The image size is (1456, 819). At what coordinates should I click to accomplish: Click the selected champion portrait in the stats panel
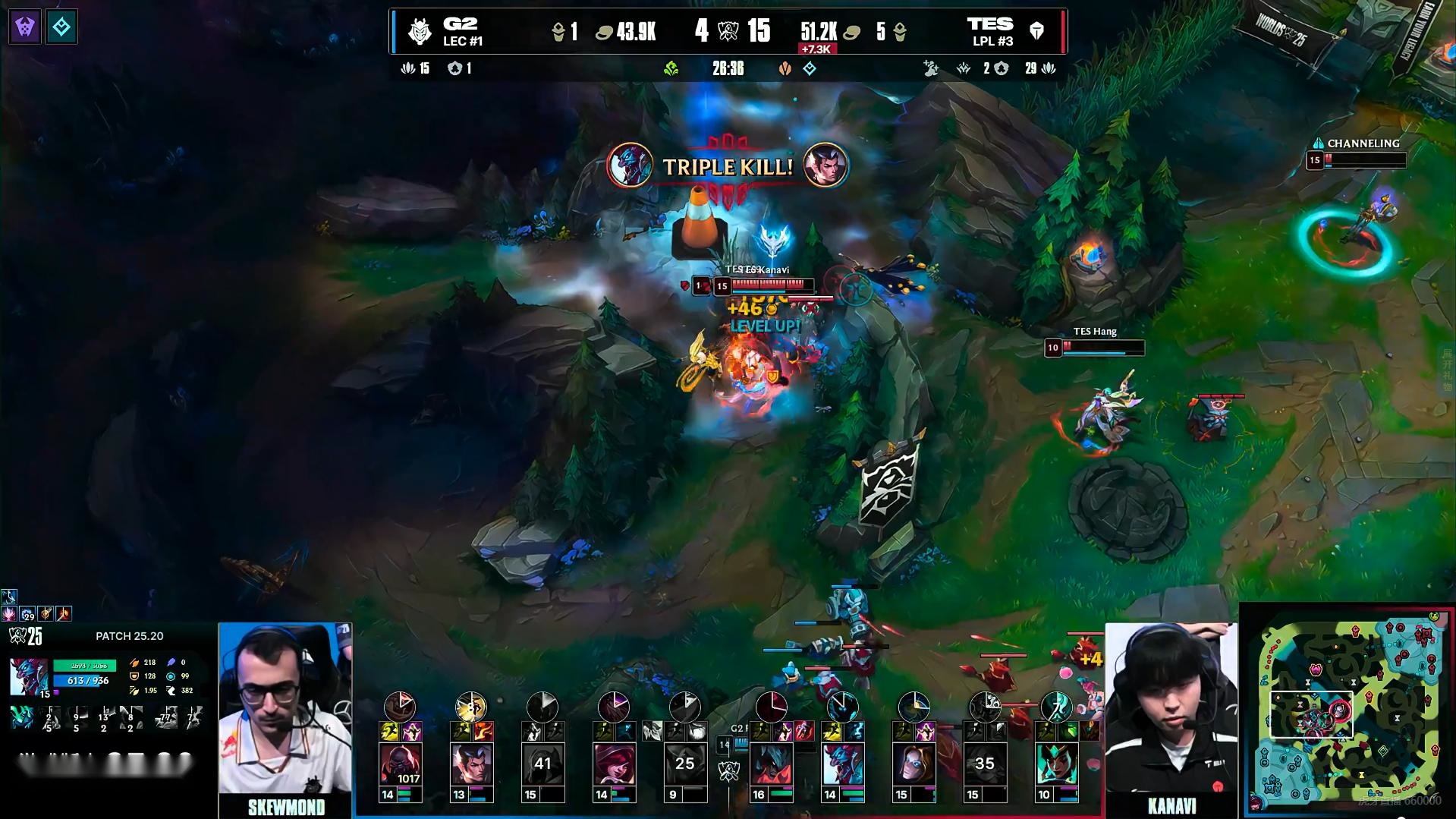[x=29, y=676]
